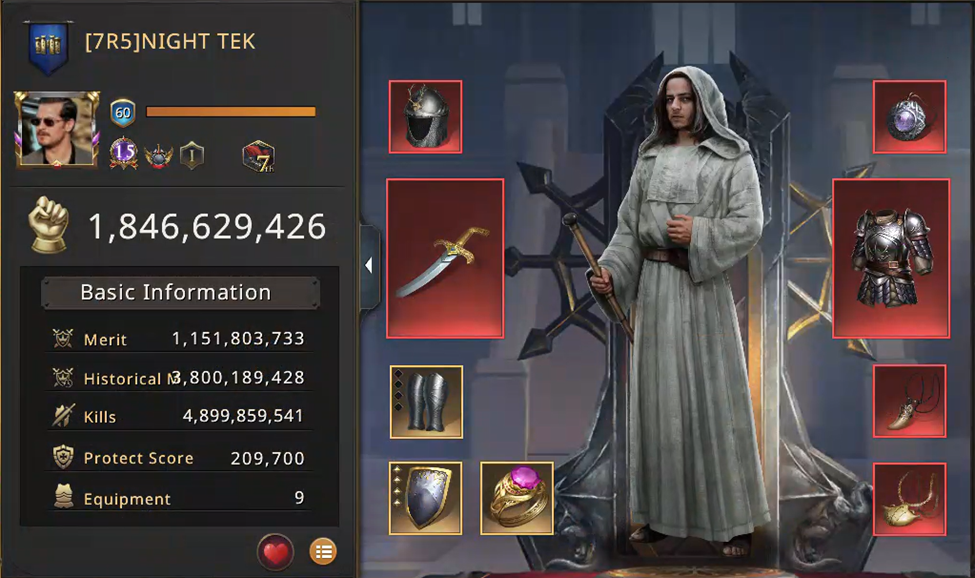This screenshot has height=578, width=975.
Task: Select the helmet equipment slot
Action: tap(425, 117)
